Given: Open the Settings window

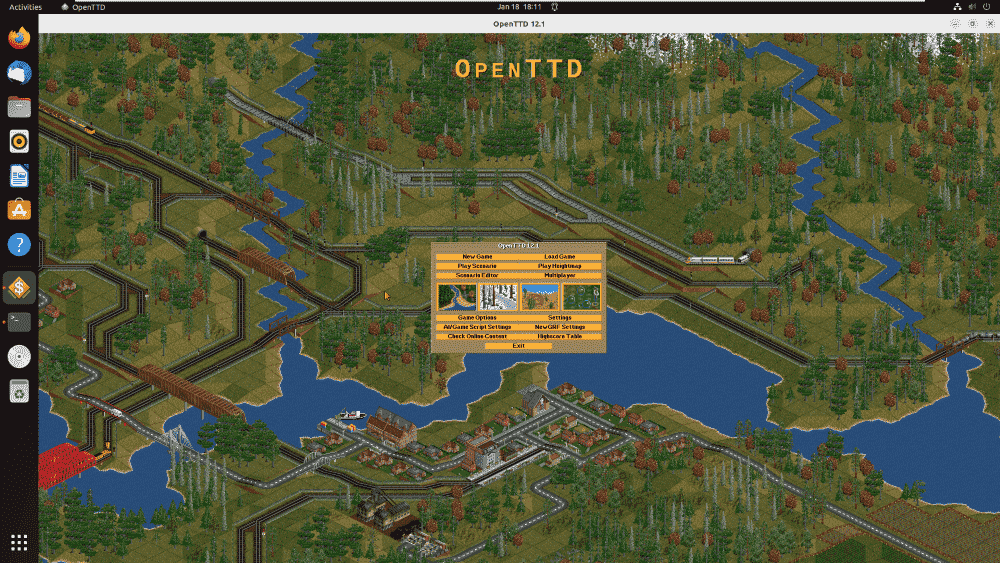Looking at the screenshot, I should (x=560, y=317).
